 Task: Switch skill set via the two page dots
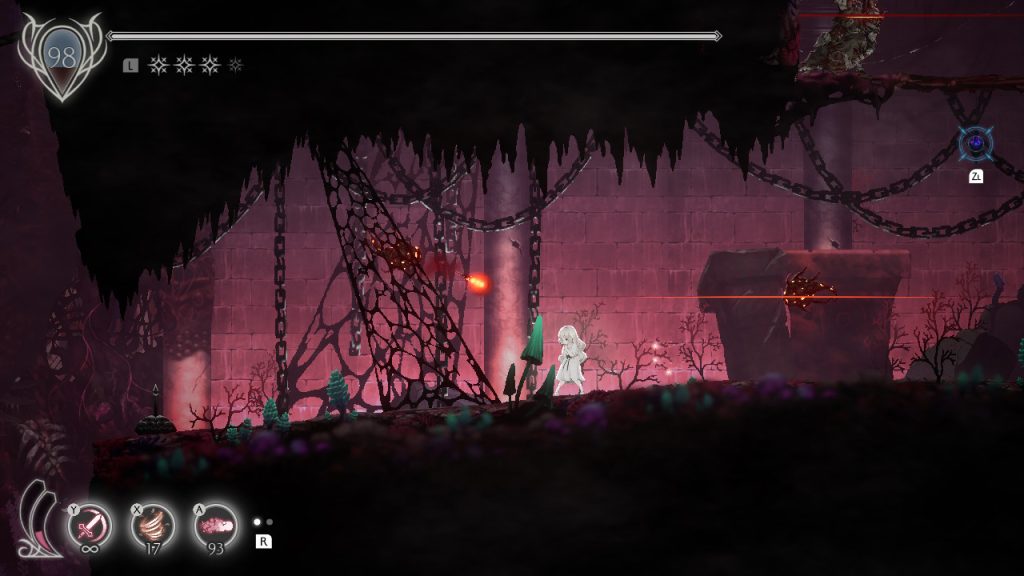[x=263, y=522]
